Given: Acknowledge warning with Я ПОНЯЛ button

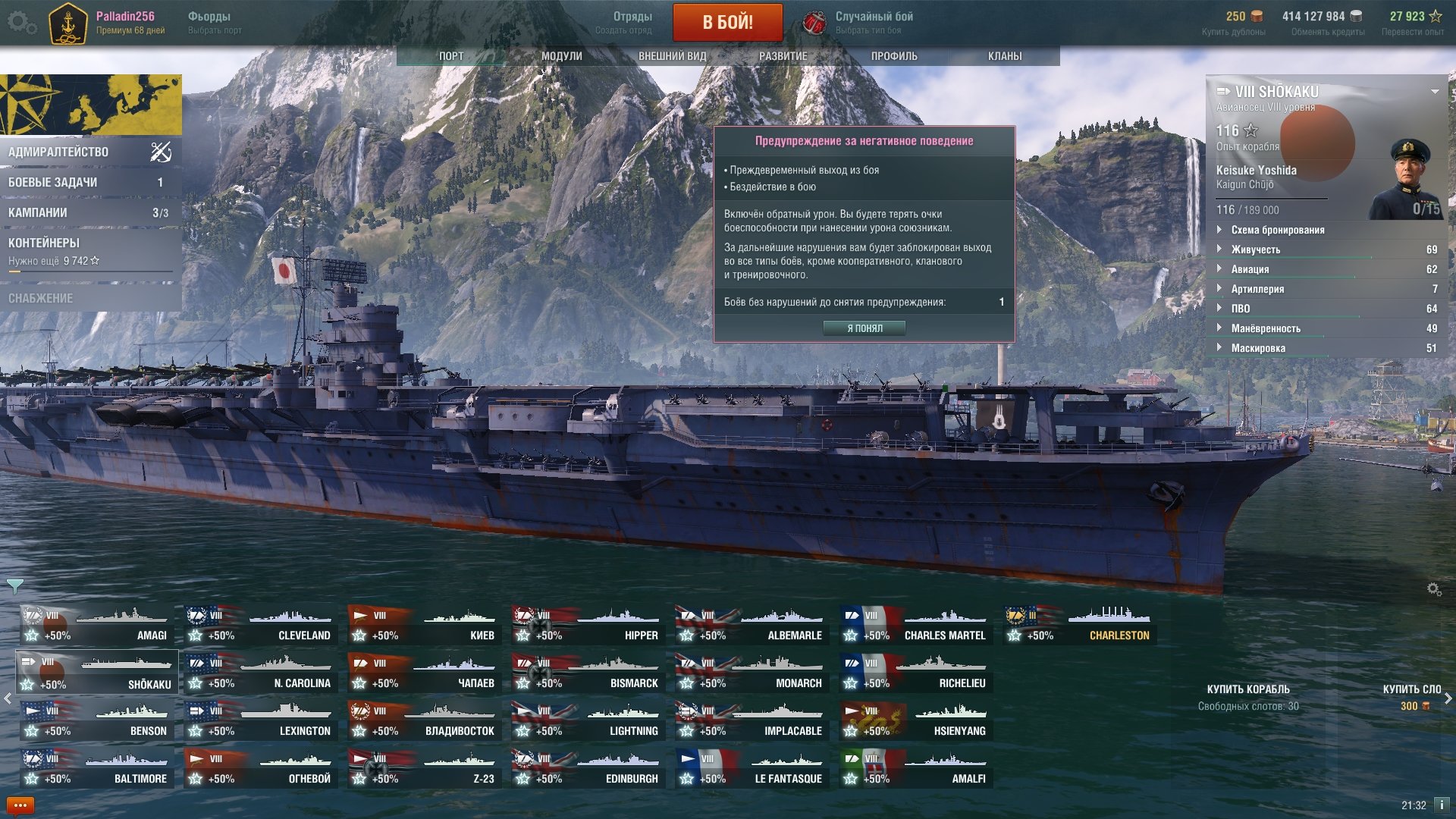Looking at the screenshot, I should [x=864, y=328].
